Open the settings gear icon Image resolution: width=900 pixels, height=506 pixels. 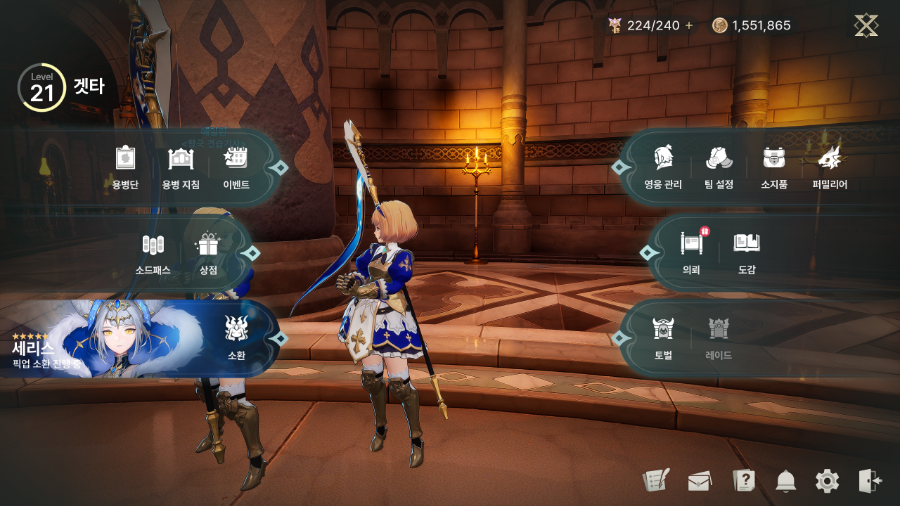827,481
